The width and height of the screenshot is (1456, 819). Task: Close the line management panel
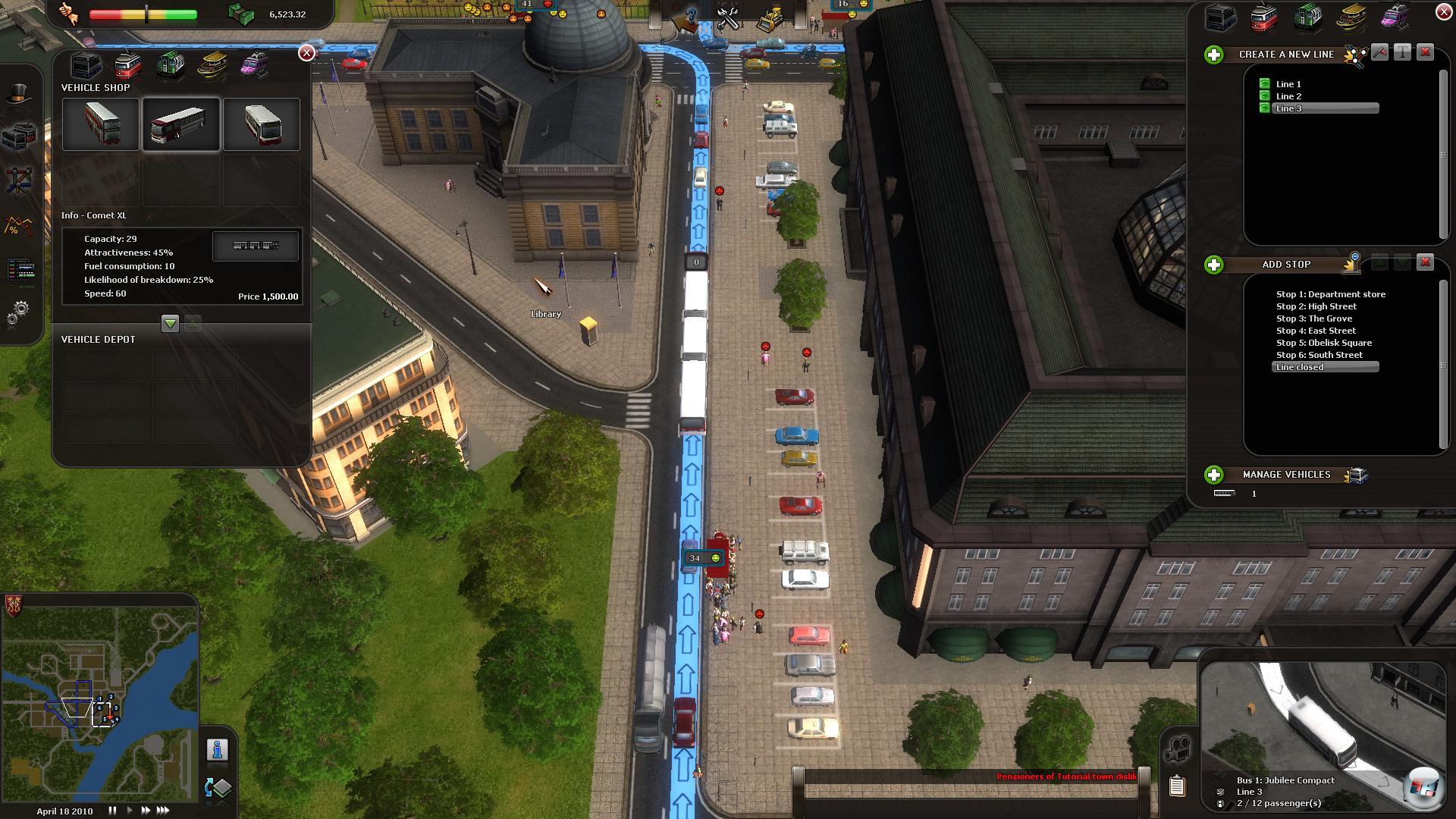point(1443,12)
